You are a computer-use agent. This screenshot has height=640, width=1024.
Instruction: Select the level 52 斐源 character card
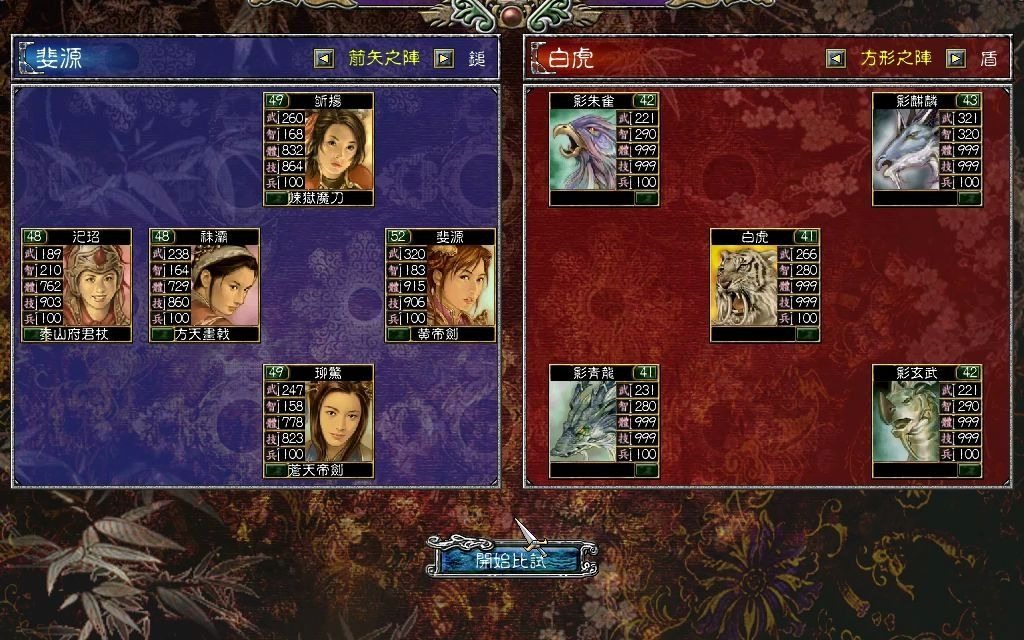[440, 285]
